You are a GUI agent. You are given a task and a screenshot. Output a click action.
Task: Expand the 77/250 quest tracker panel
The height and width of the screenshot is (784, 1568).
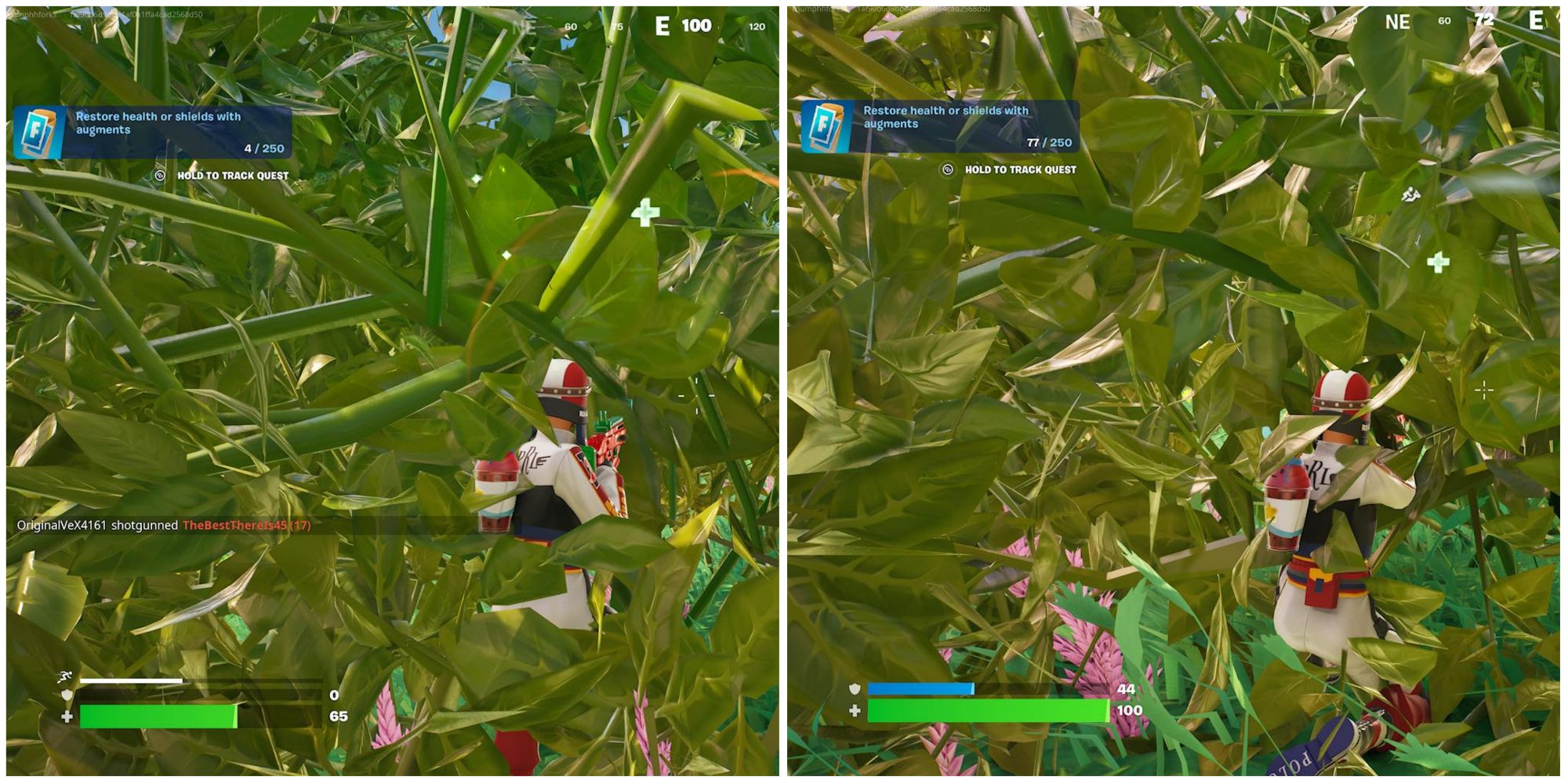pyautogui.click(x=941, y=125)
